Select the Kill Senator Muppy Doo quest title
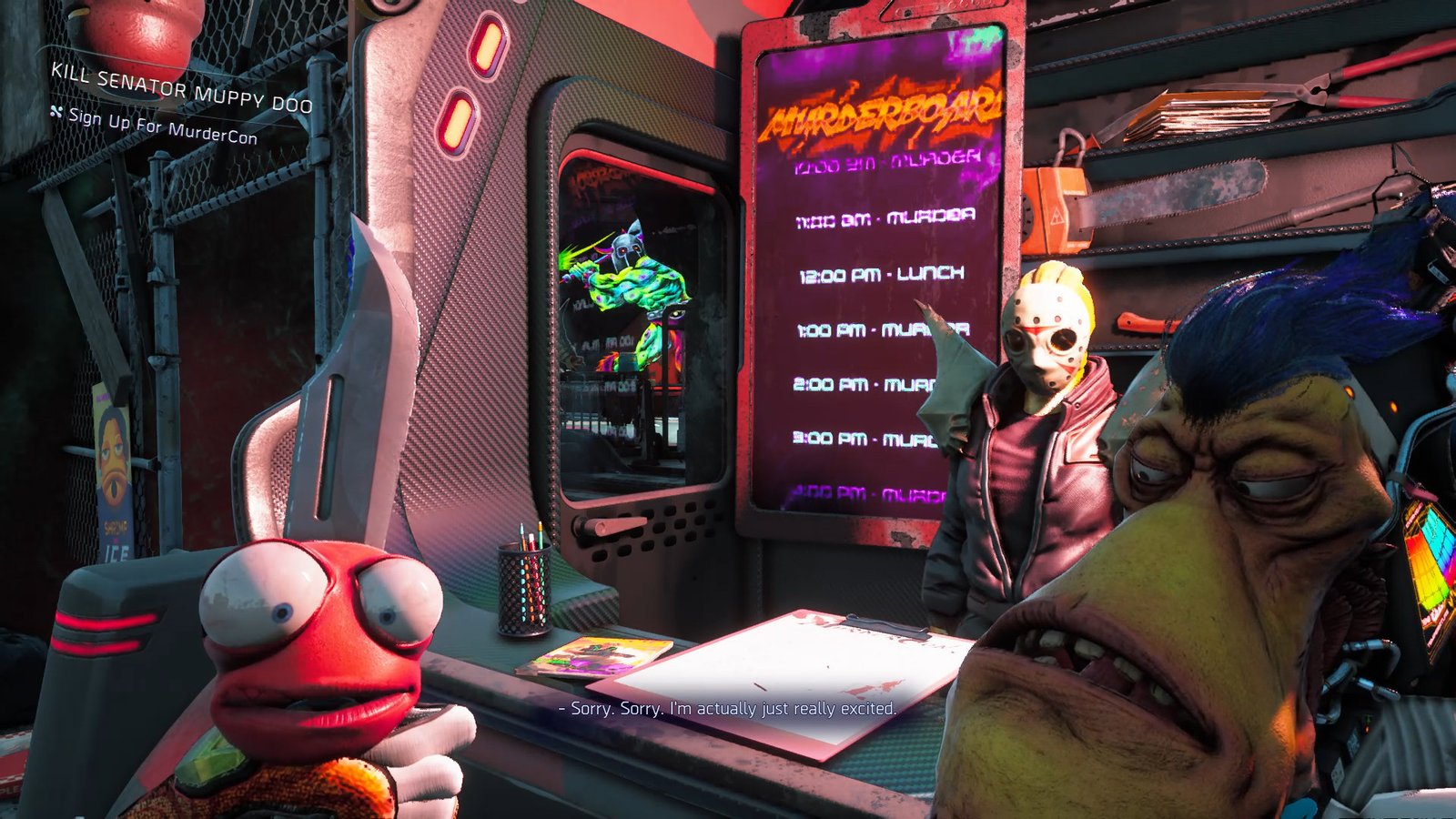This screenshot has height=819, width=1456. [181, 88]
